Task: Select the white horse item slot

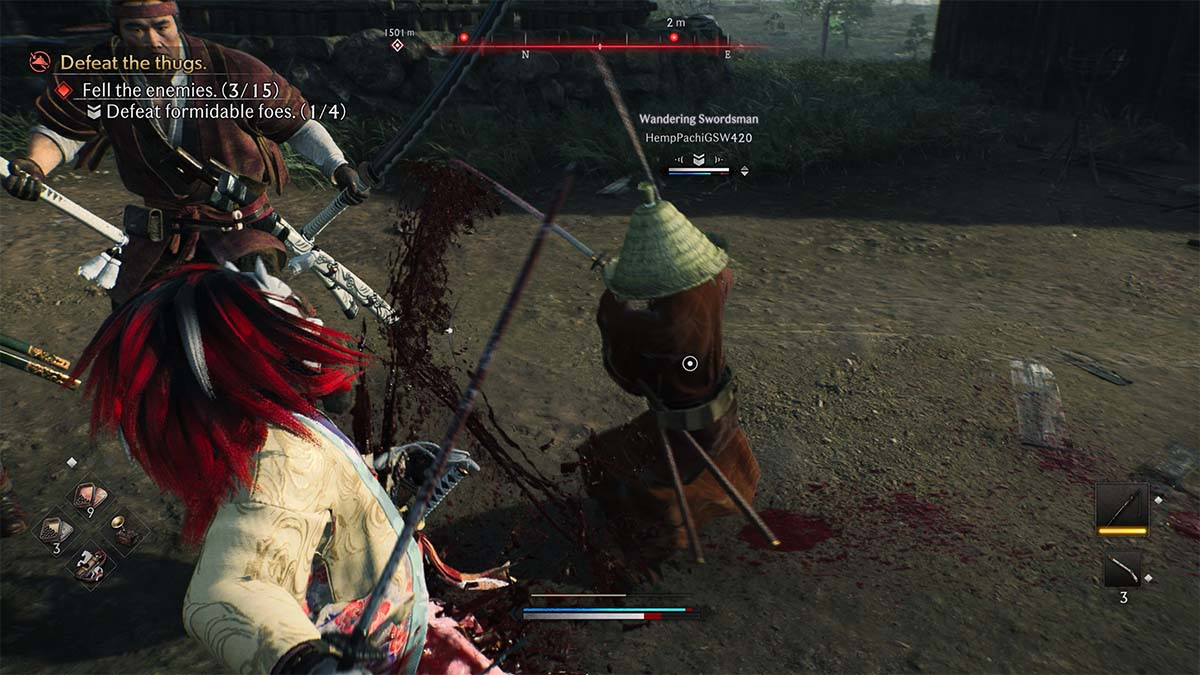Action: pos(89,562)
